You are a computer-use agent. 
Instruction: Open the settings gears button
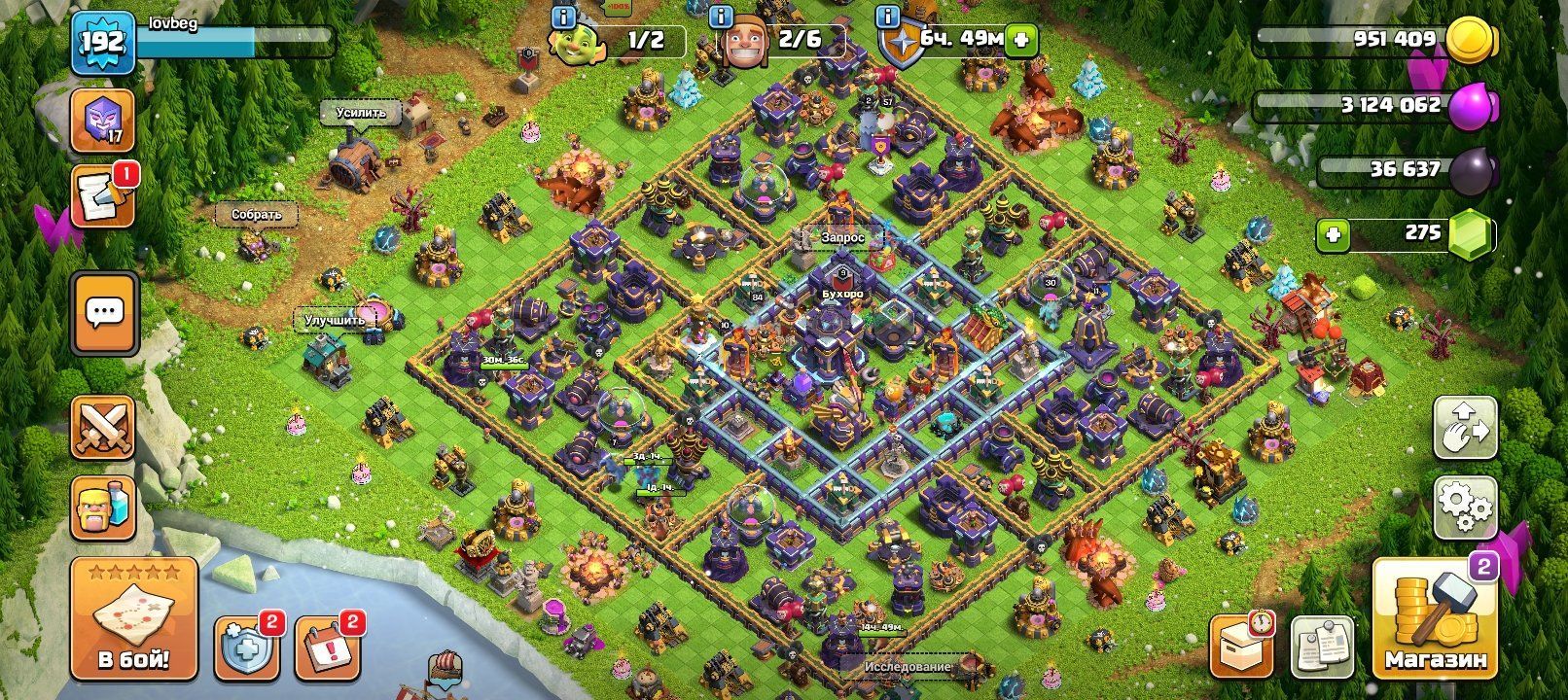[x=1465, y=507]
